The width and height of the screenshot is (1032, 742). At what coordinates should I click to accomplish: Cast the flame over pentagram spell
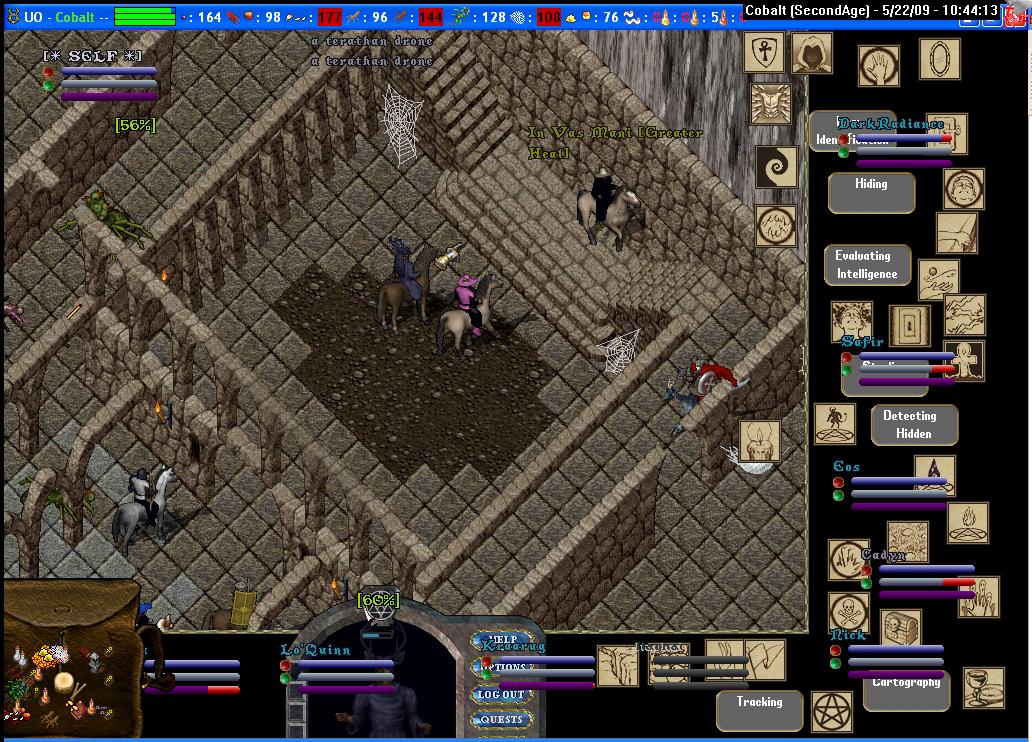967,523
